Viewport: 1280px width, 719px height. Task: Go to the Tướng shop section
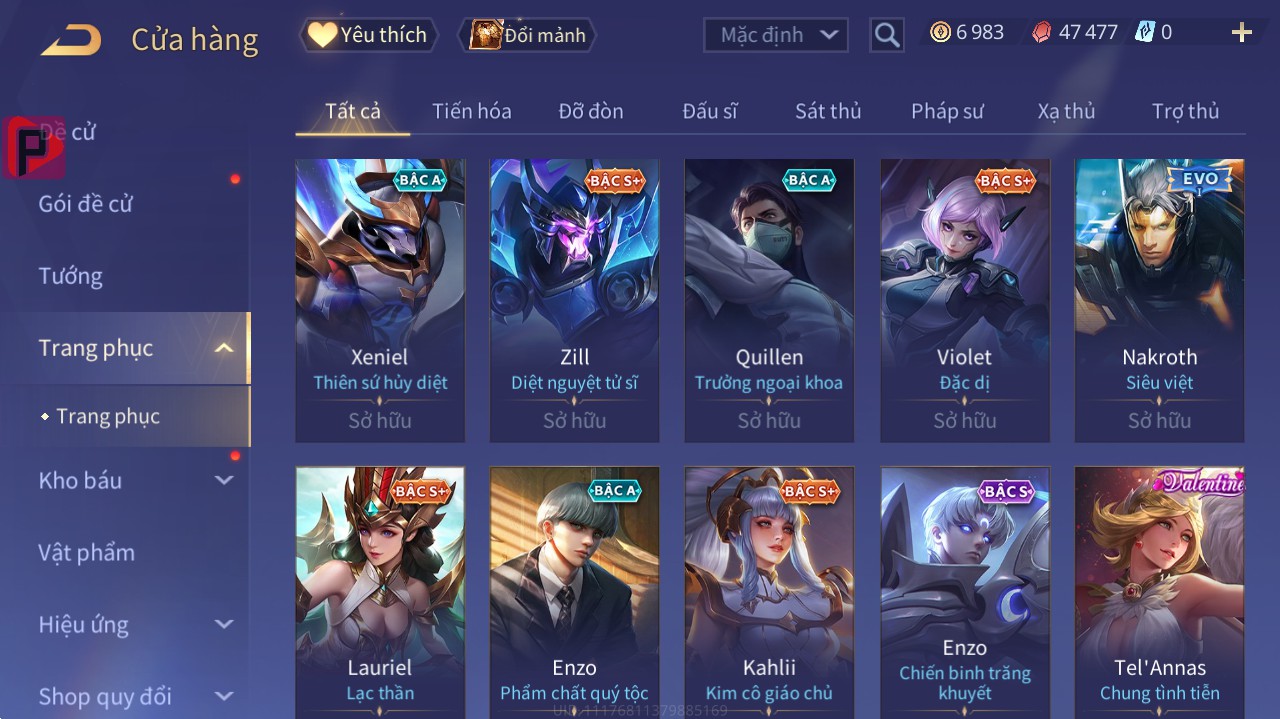point(71,276)
